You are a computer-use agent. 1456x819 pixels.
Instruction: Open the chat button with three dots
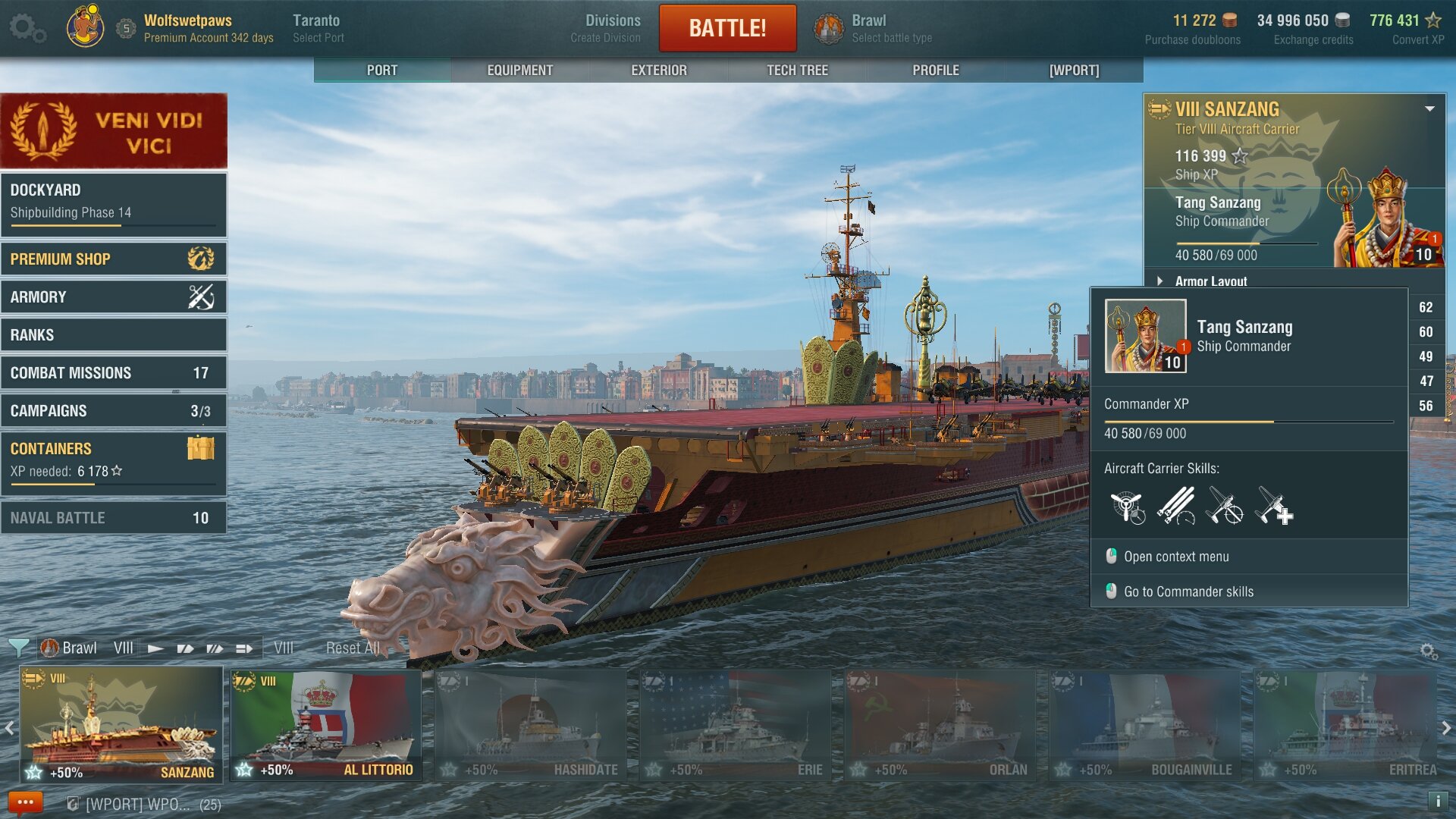point(25,802)
